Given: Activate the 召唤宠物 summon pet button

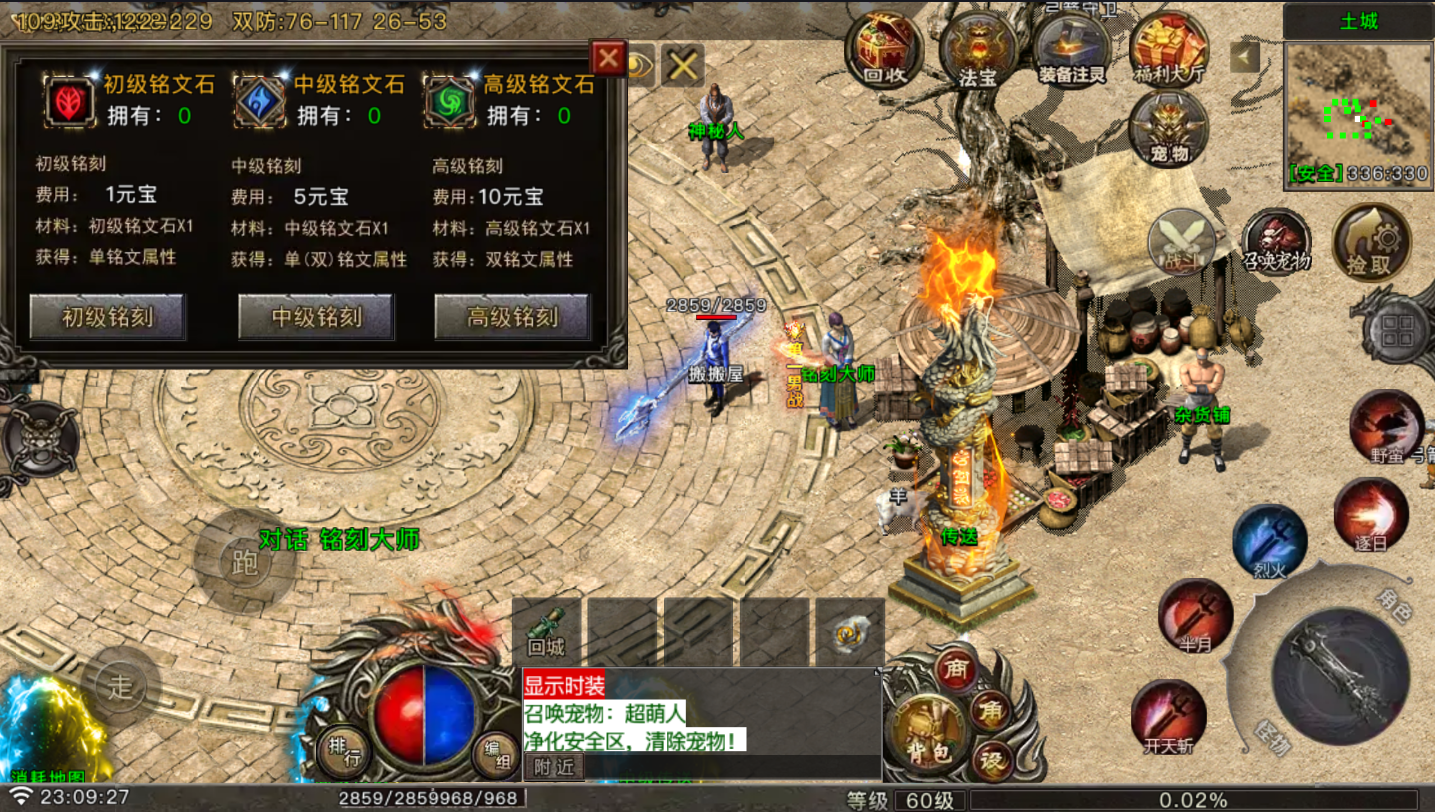Looking at the screenshot, I should click(x=1277, y=240).
